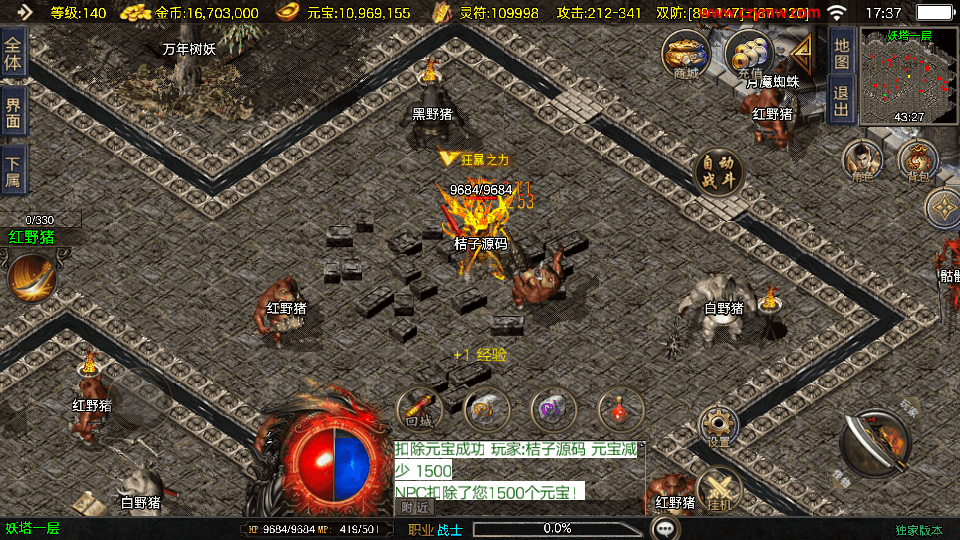This screenshot has width=960, height=540.
Task: Collapse the top menu with the gold arrow
Action: pos(802,54)
